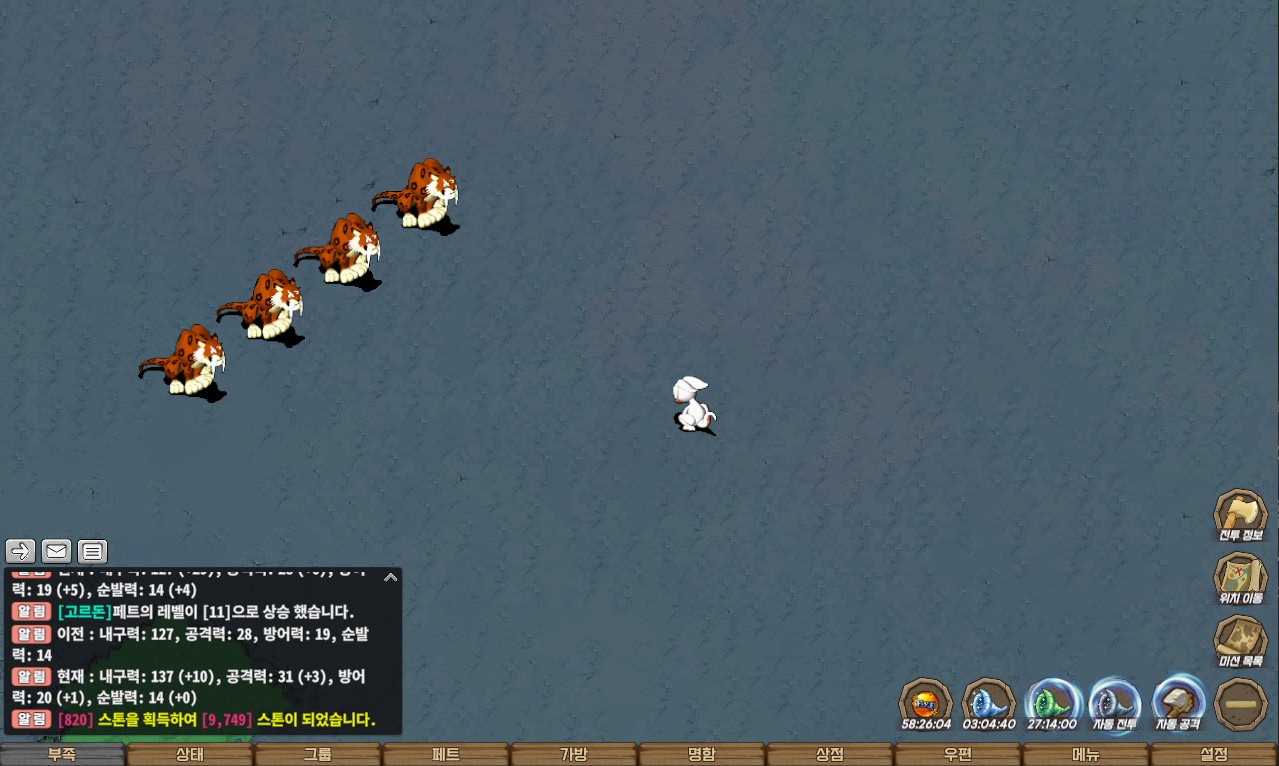Select the 그룹 (Group) menu button
Viewport: 1279px width, 766px height.
pos(318,755)
